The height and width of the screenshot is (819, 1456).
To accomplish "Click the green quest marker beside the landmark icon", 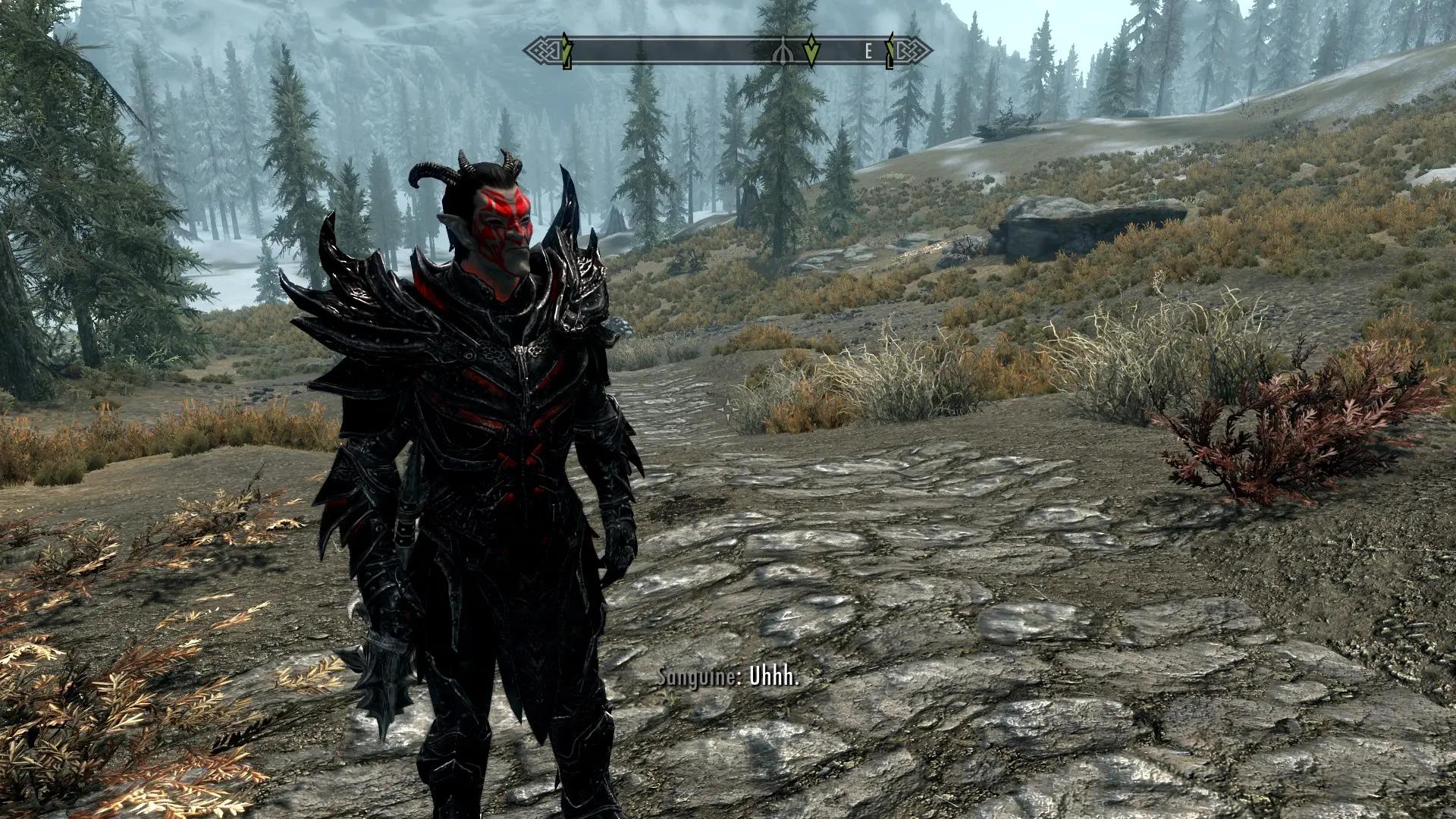I will 811,51.
